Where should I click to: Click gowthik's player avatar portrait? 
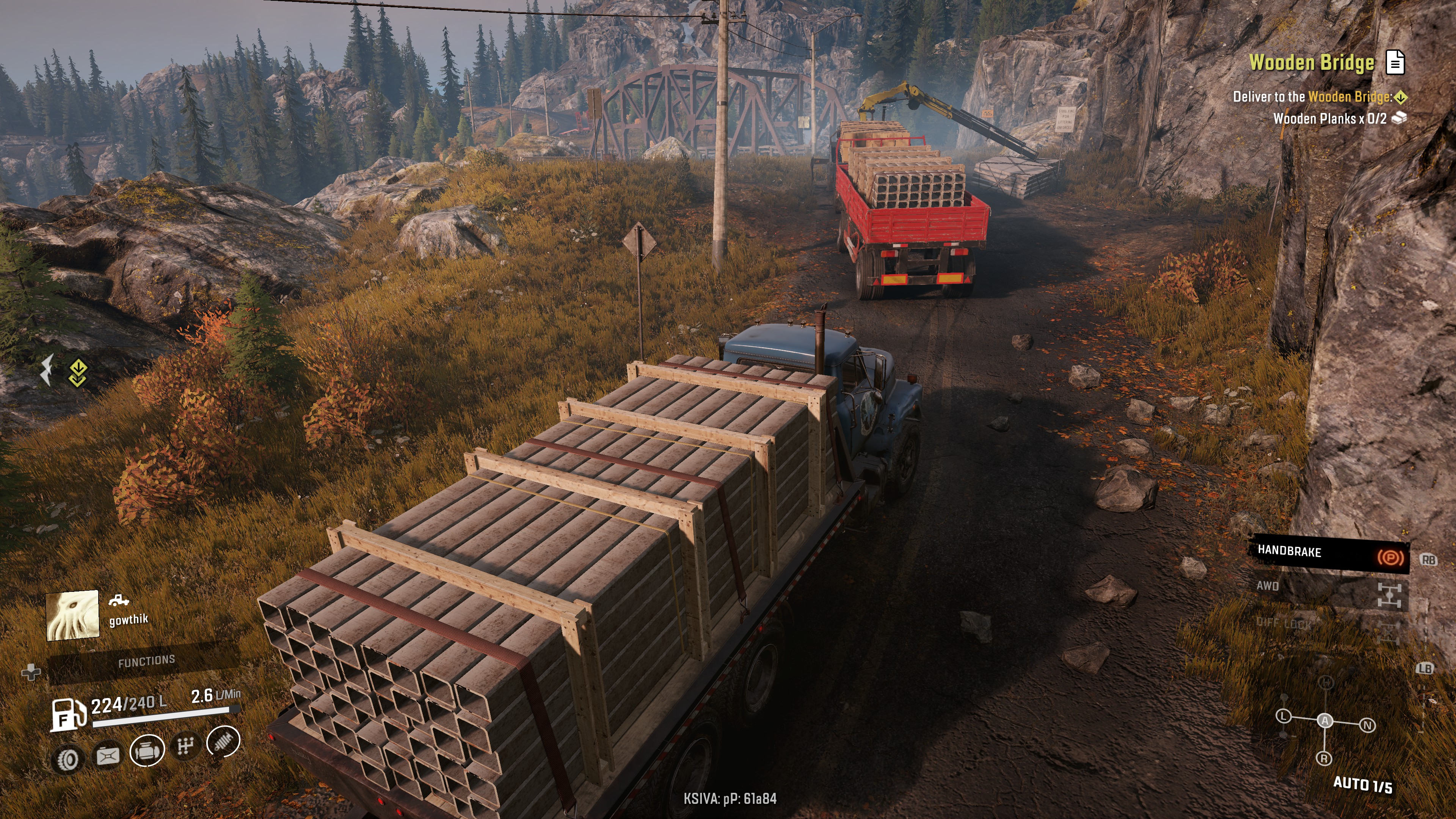72,615
